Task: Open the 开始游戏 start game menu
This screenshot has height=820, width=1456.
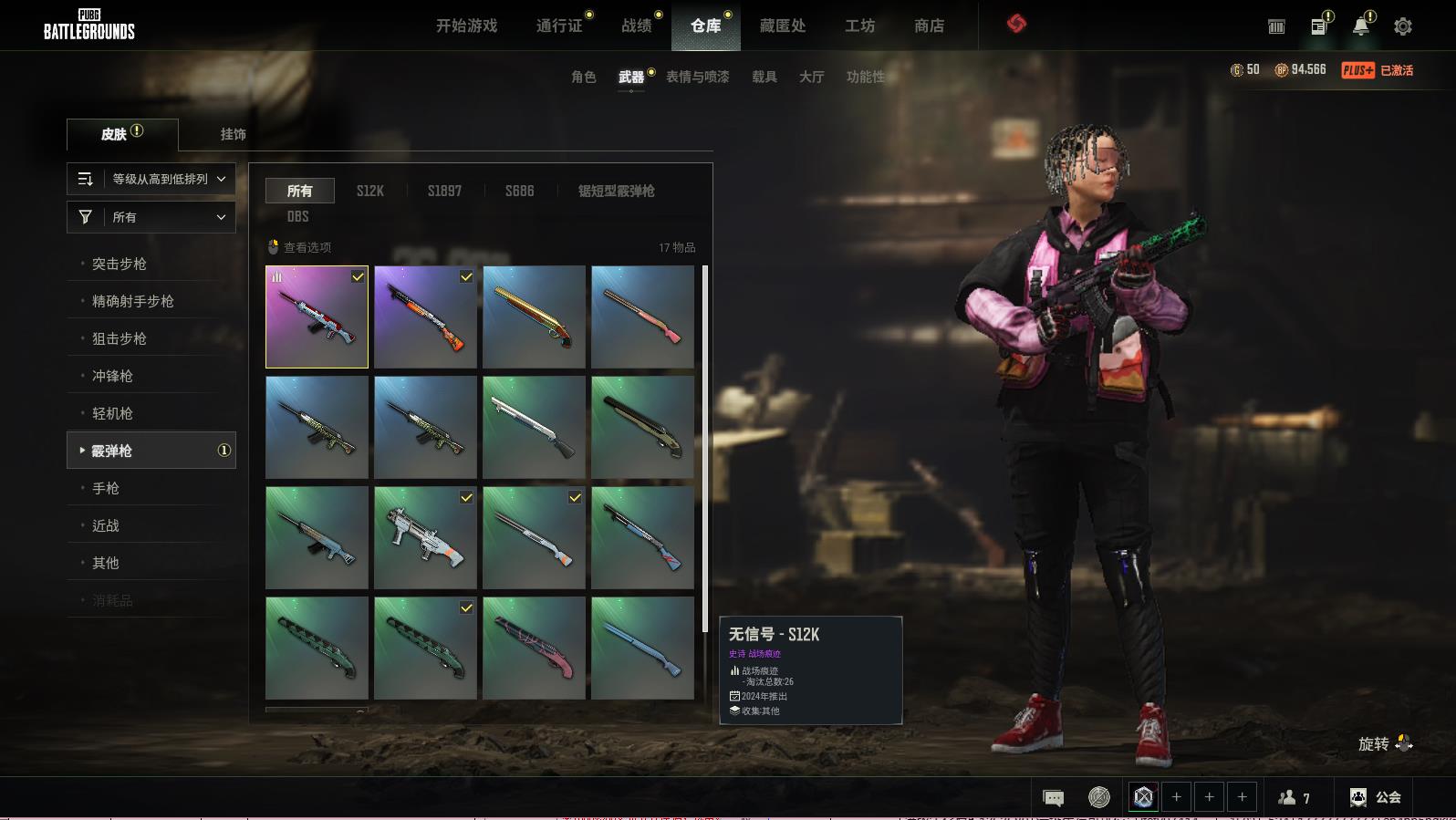Action: [466, 26]
